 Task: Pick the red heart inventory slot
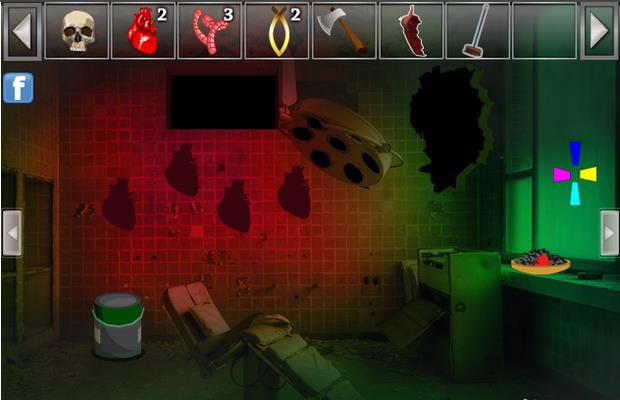(143, 31)
